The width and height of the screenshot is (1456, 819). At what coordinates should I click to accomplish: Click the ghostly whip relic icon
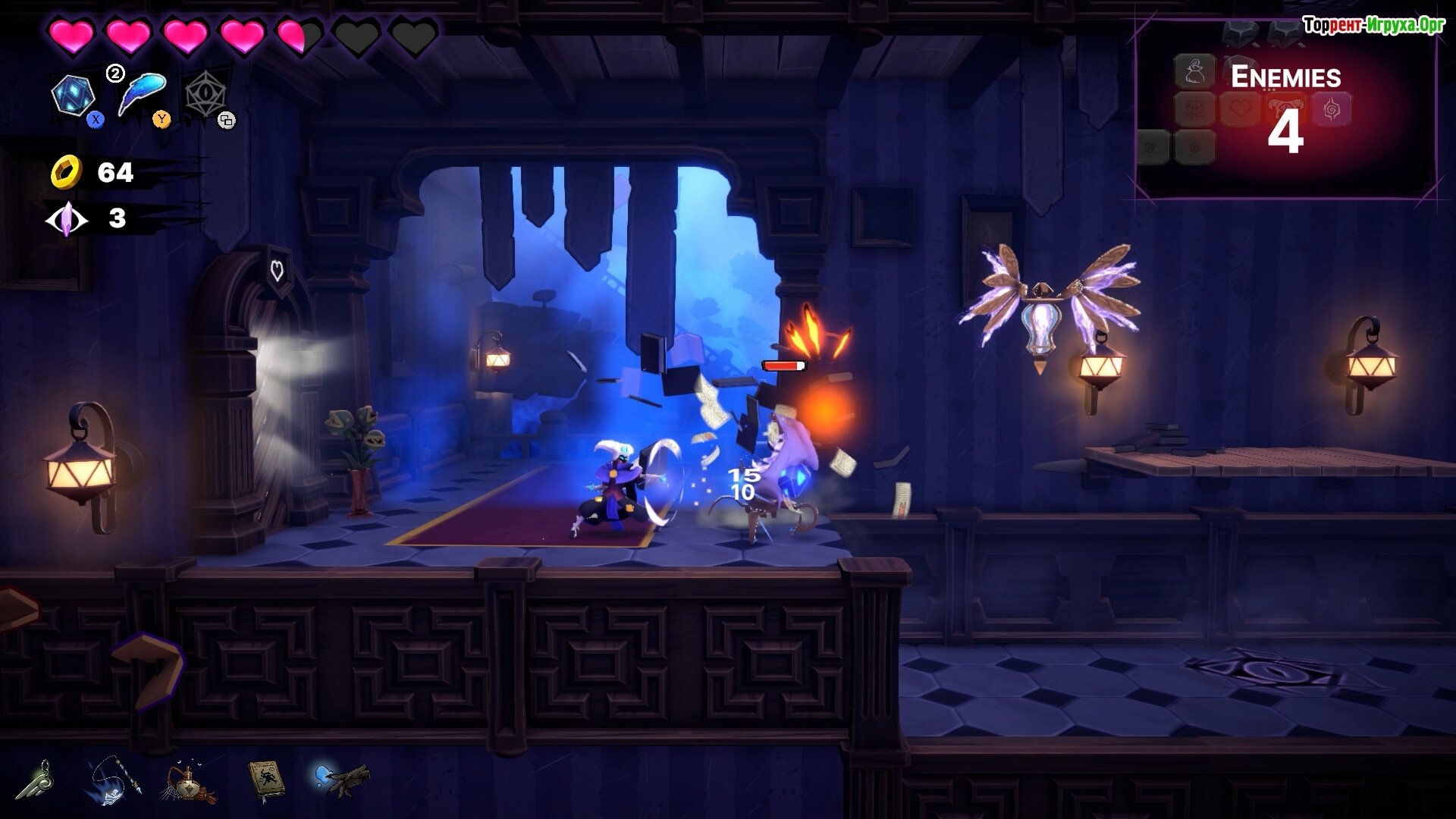coord(112,781)
